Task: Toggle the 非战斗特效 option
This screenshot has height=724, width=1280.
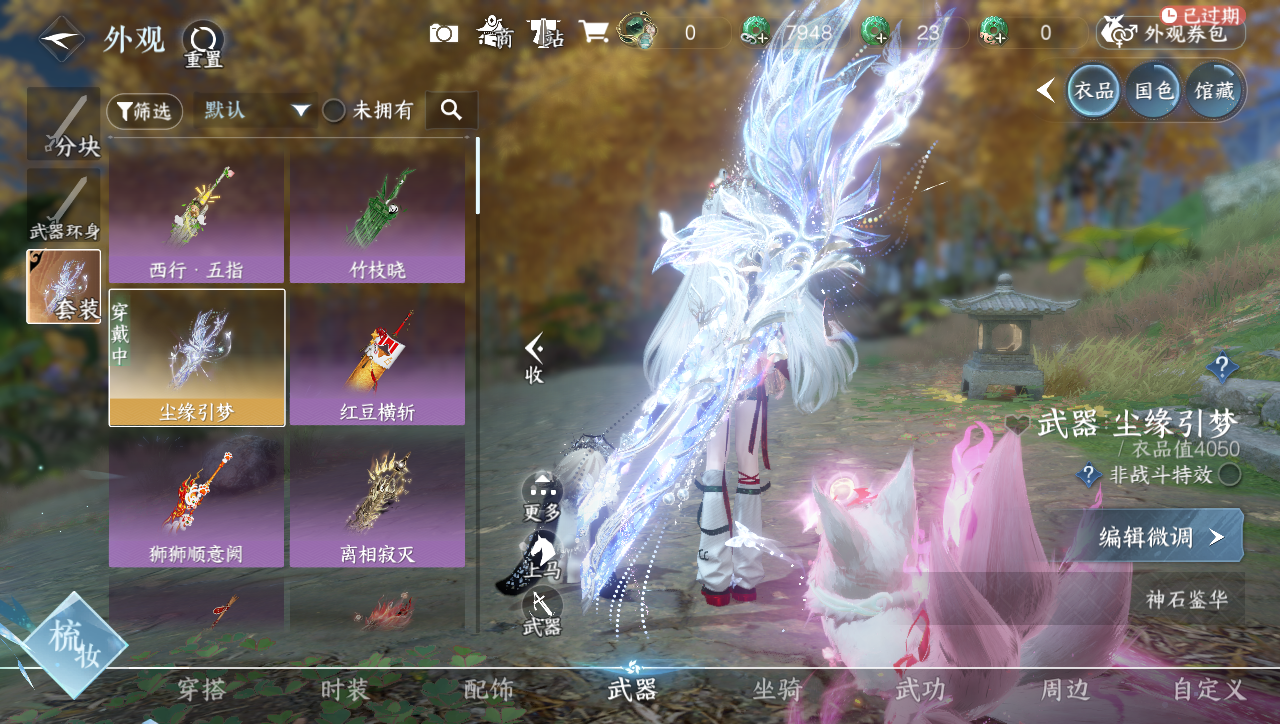Action: [x=1230, y=475]
